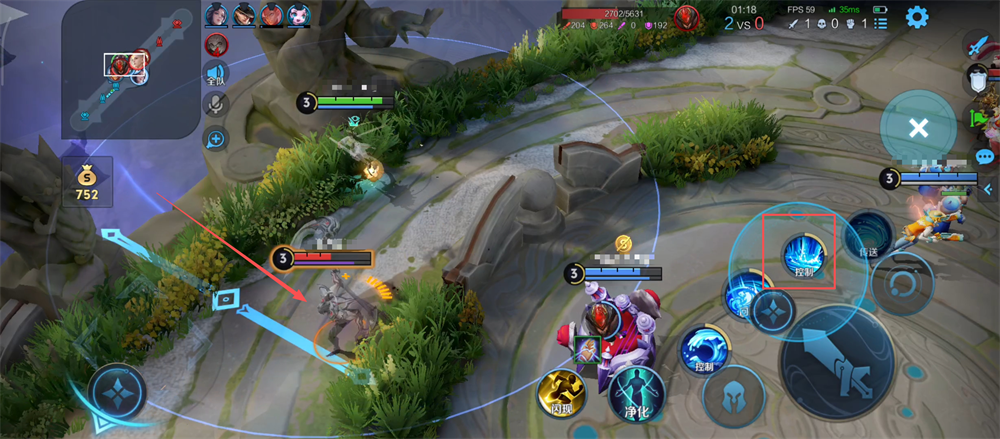1000x439 pixels.
Task: Toggle the microphone button
Action: pos(215,105)
